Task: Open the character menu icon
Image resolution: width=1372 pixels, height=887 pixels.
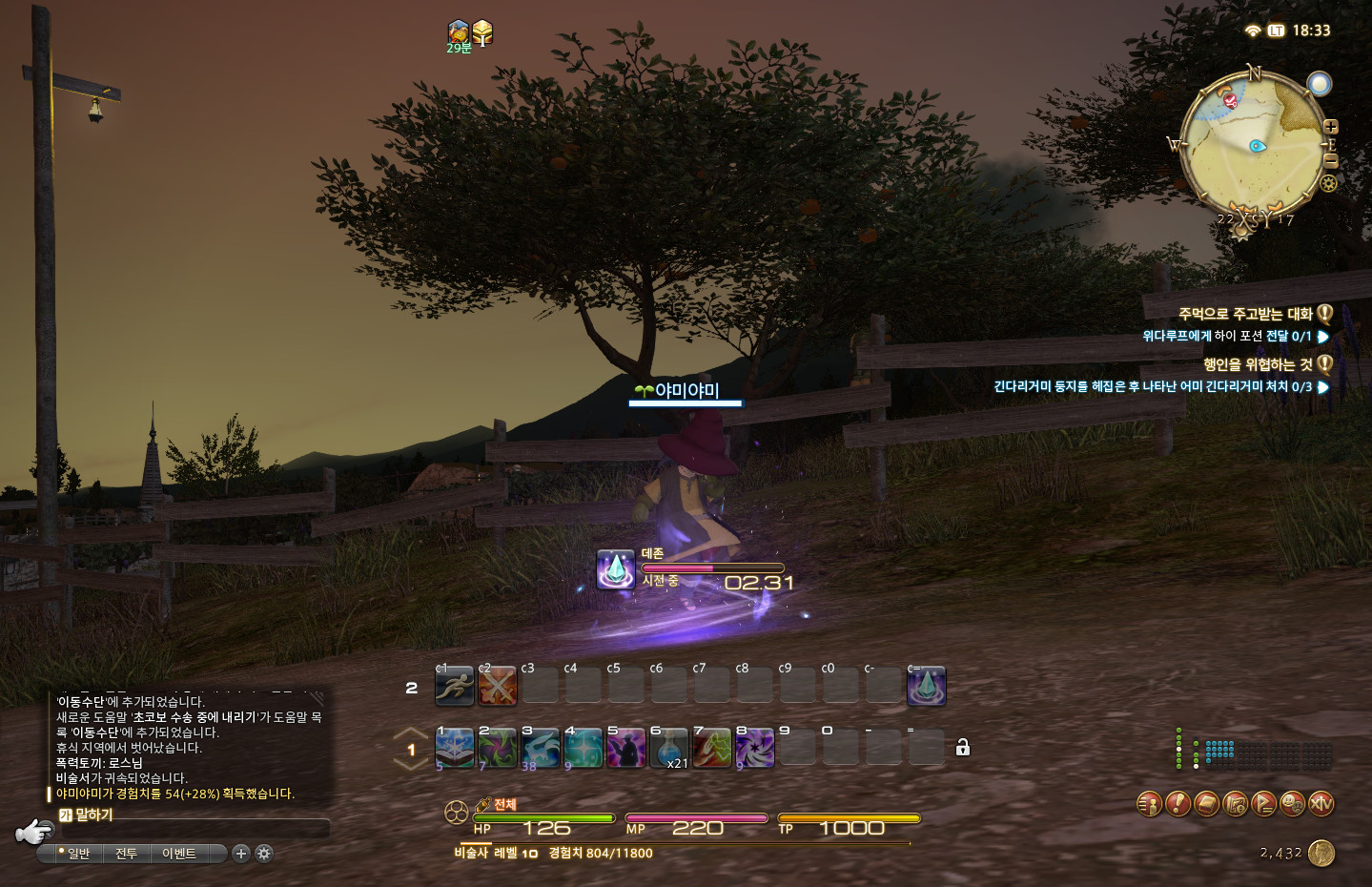Action: coord(1150,804)
